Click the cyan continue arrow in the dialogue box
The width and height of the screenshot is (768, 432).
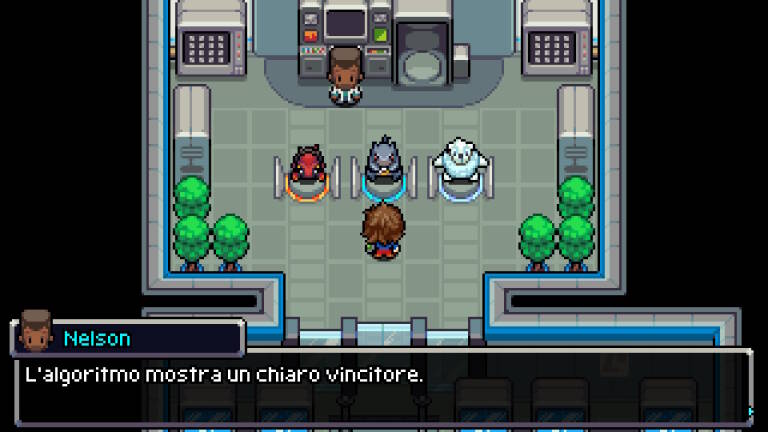click(x=750, y=410)
